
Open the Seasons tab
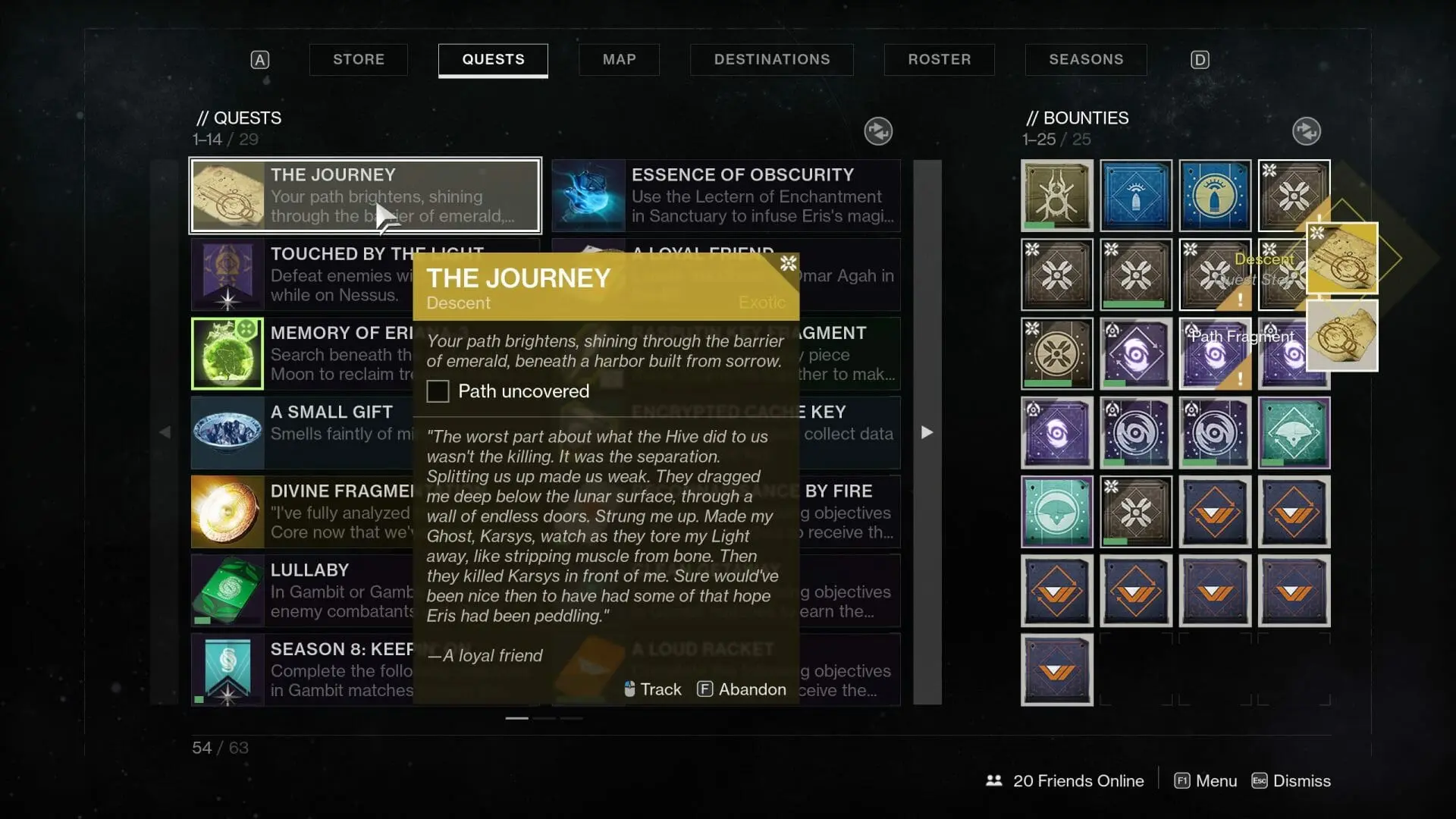[x=1085, y=59]
